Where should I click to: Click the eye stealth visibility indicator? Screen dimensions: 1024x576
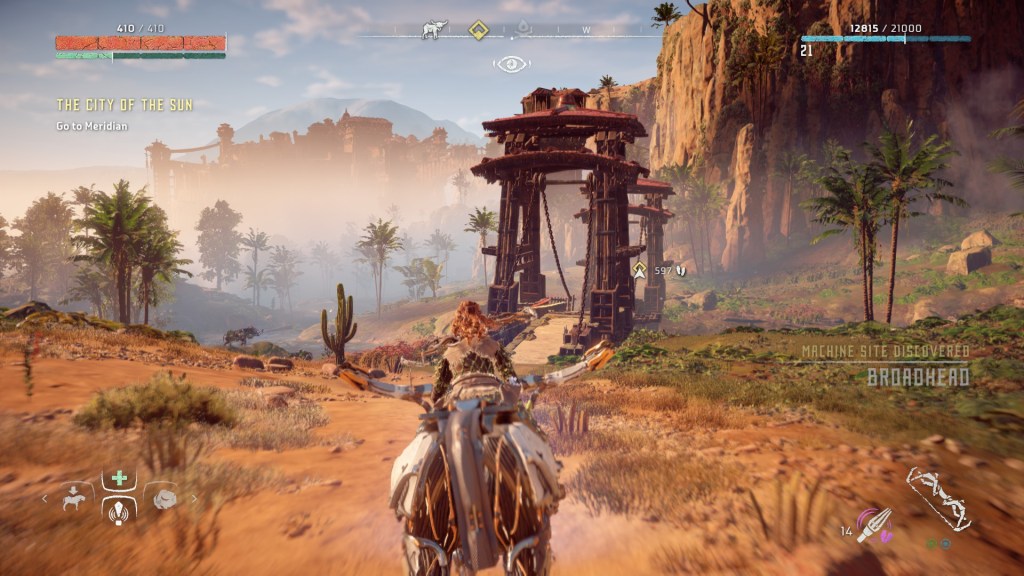pyautogui.click(x=511, y=64)
